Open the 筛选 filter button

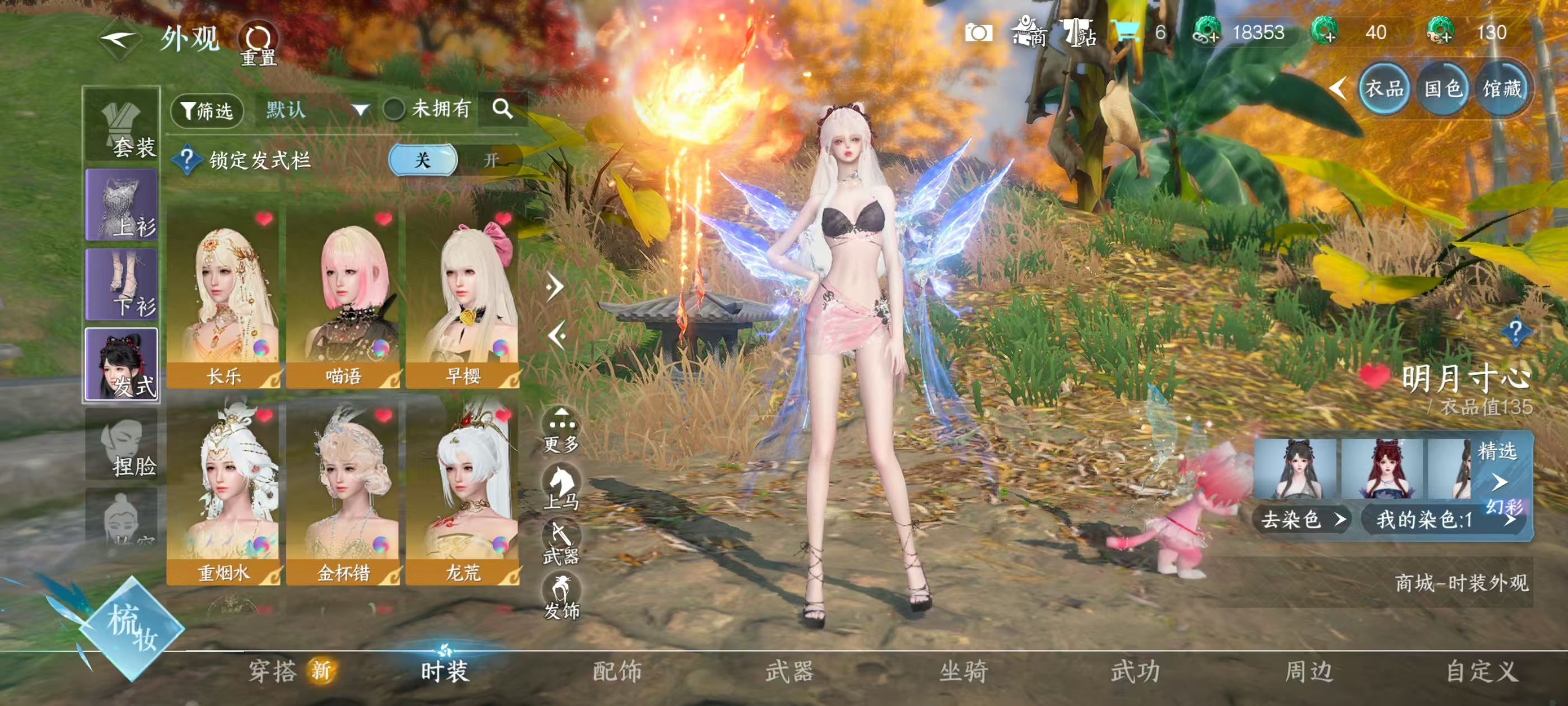click(x=207, y=111)
